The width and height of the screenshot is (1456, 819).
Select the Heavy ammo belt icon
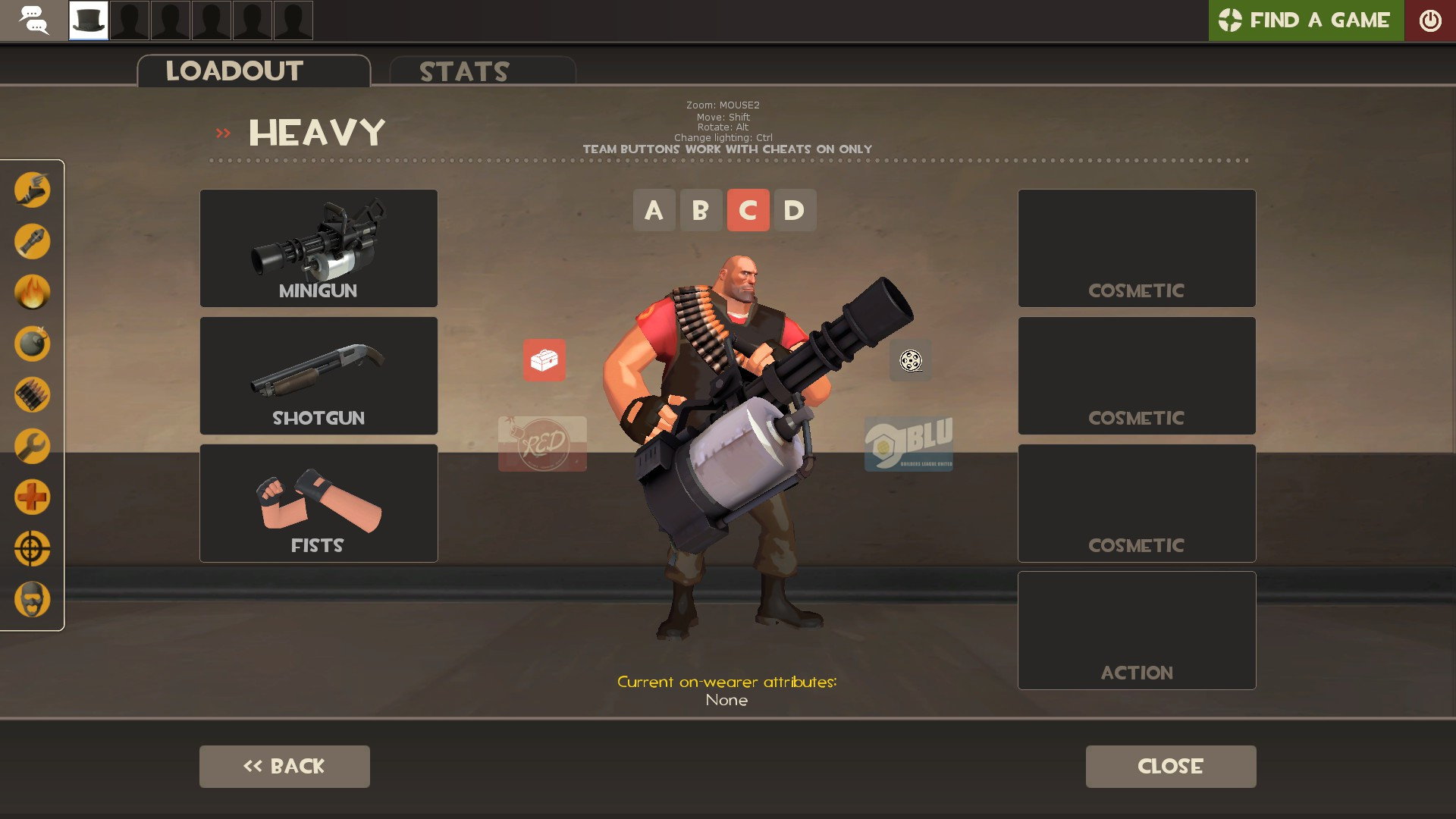pos(32,394)
